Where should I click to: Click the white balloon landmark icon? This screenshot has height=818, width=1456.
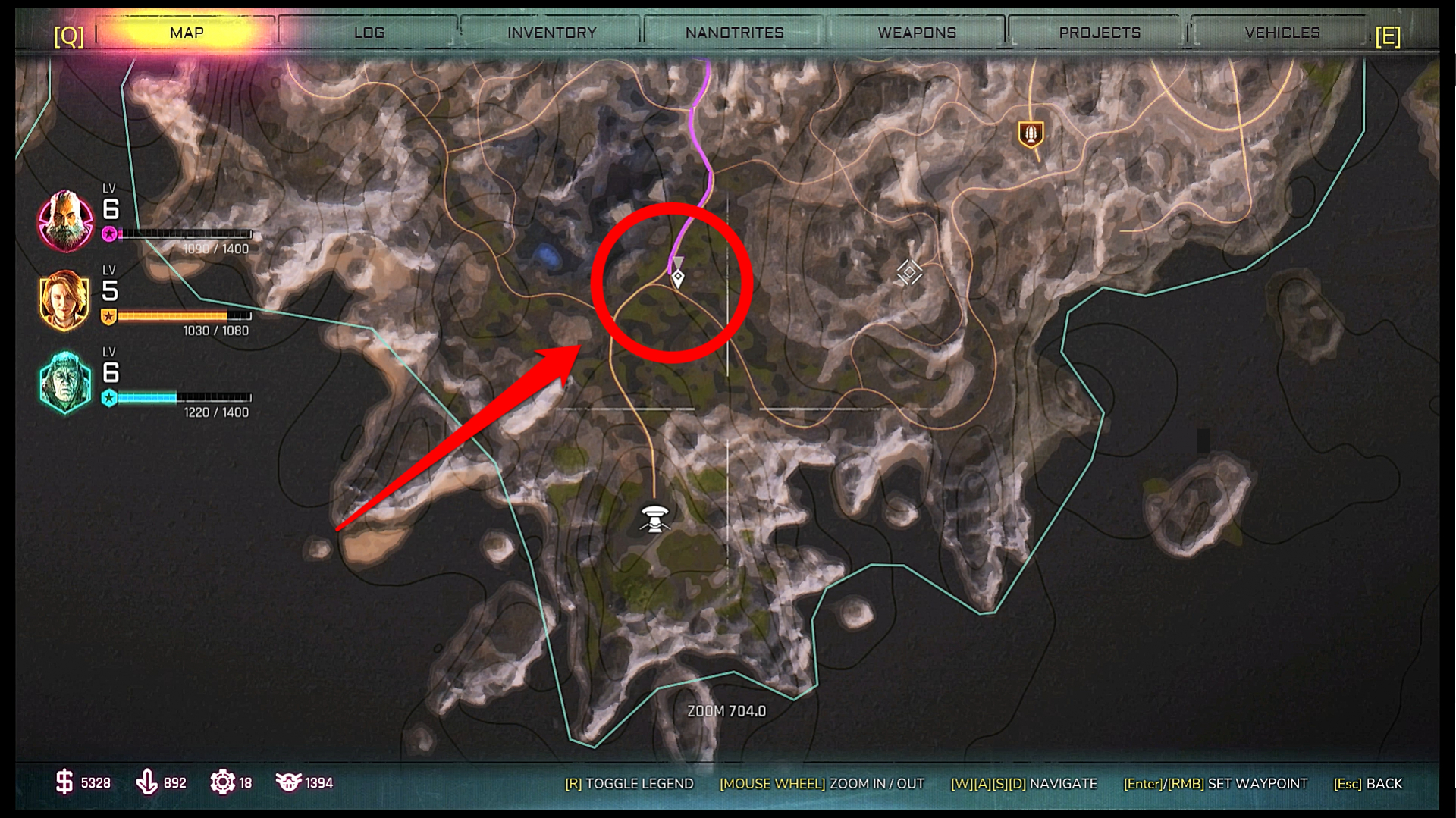click(654, 519)
